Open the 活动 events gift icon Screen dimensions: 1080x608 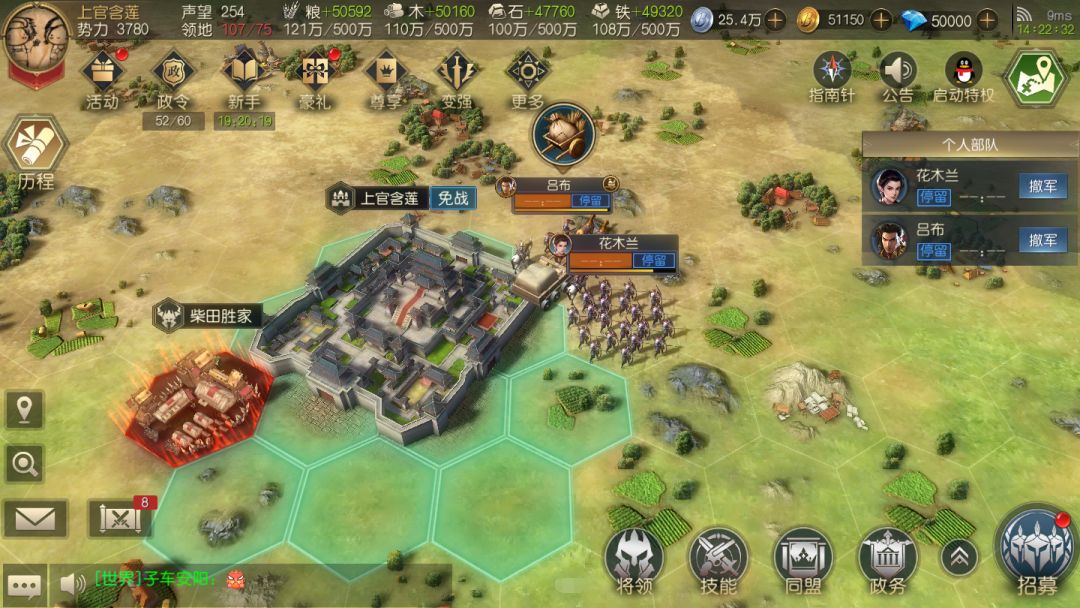click(101, 72)
